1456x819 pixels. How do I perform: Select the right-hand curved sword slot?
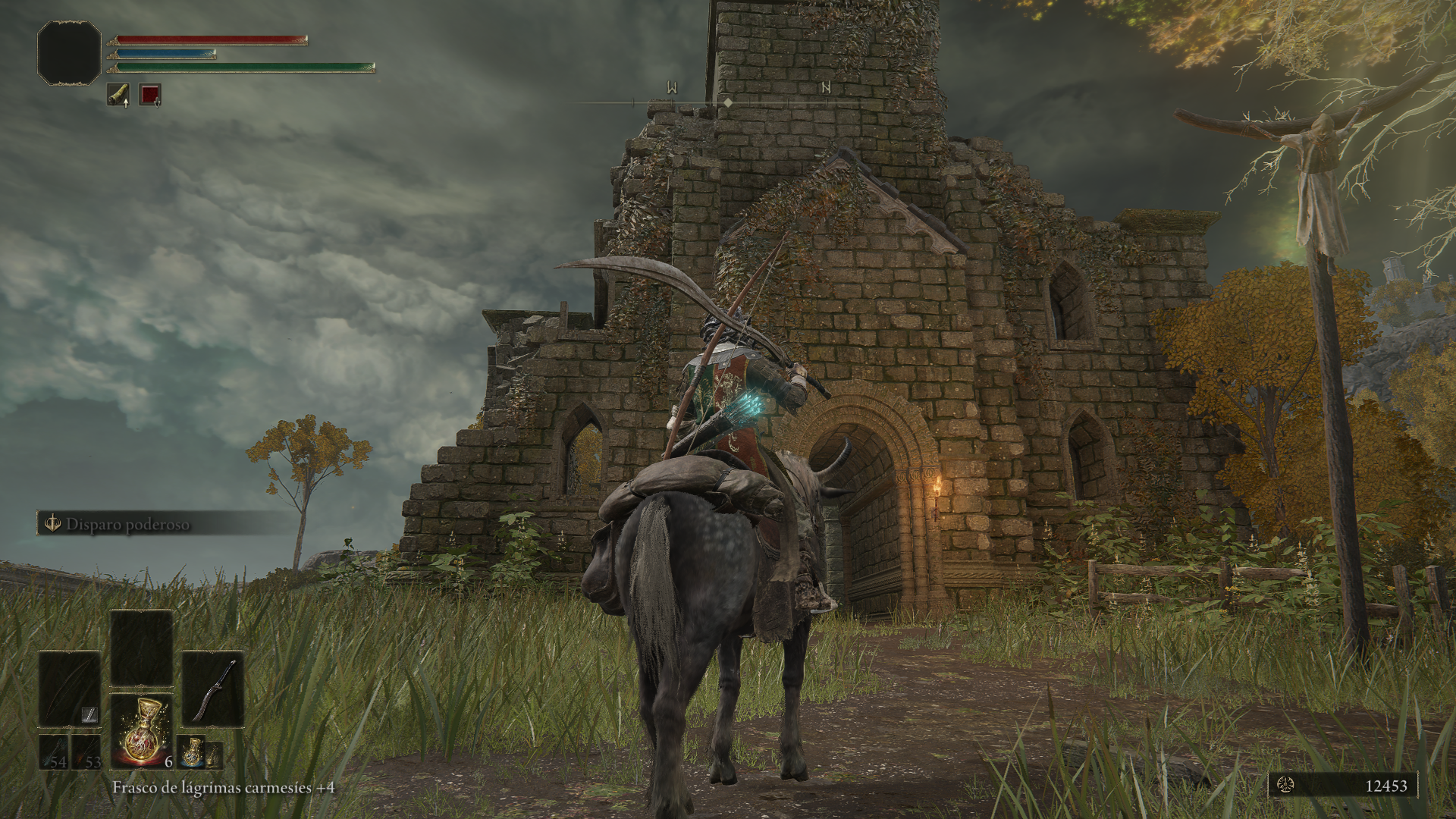pyautogui.click(x=213, y=689)
